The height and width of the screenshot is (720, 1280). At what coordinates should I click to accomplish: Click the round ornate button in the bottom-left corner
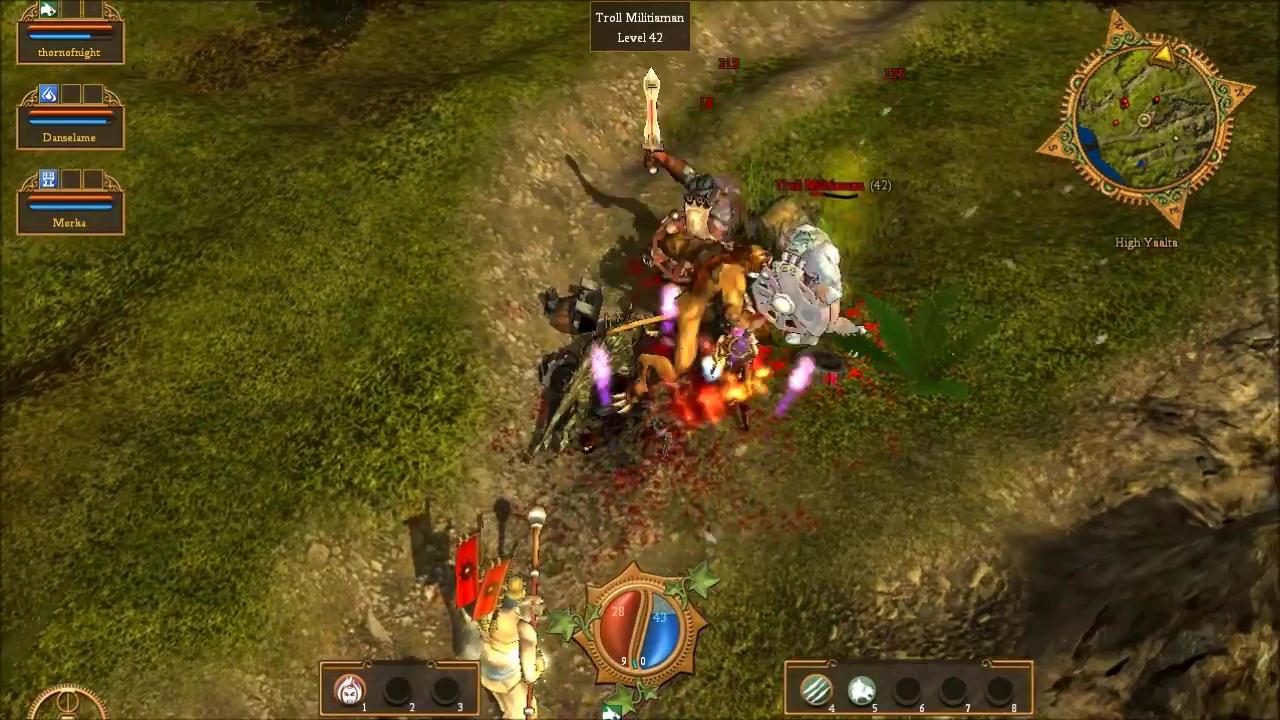click(67, 705)
